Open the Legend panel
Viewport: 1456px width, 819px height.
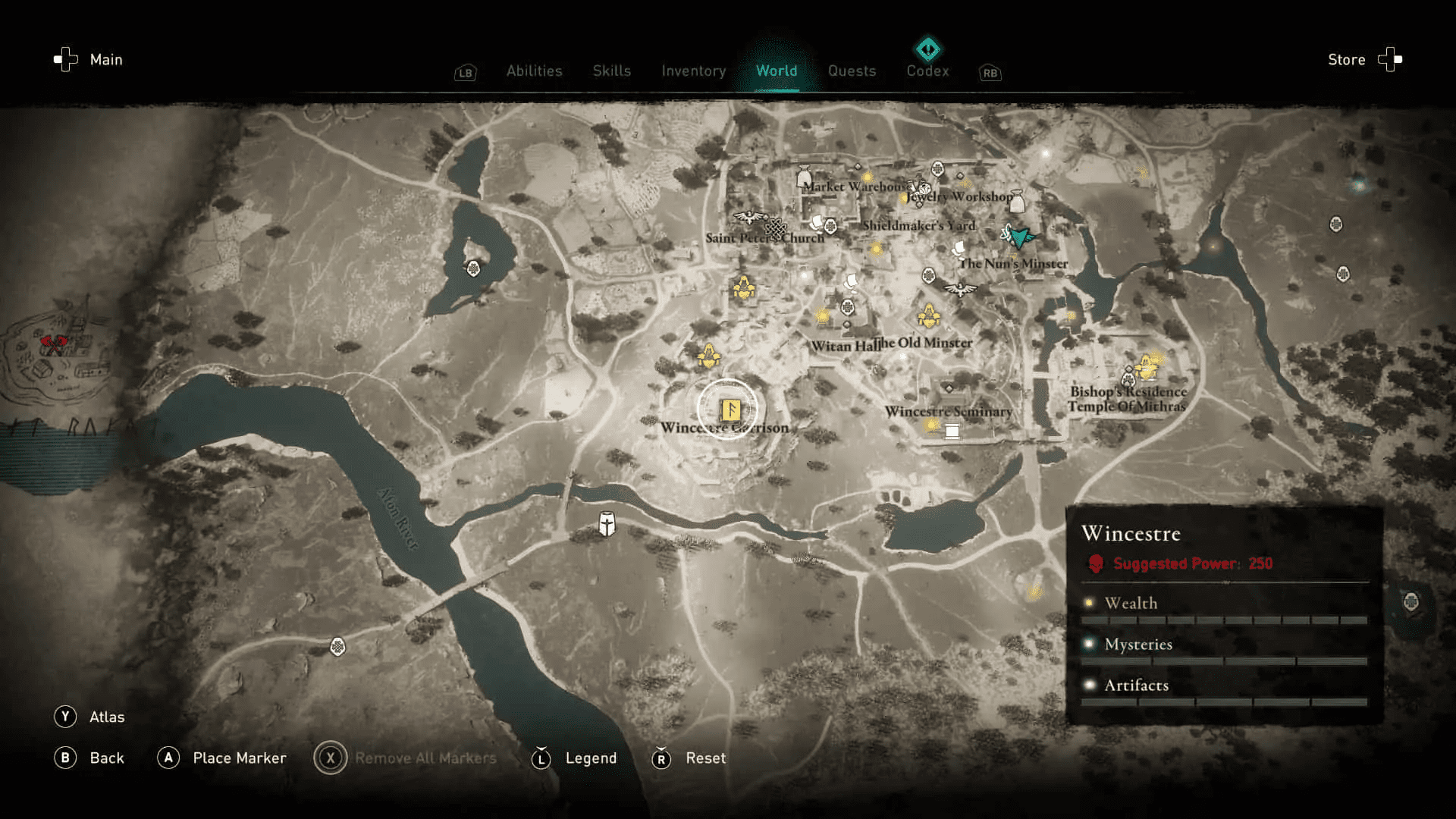(590, 758)
